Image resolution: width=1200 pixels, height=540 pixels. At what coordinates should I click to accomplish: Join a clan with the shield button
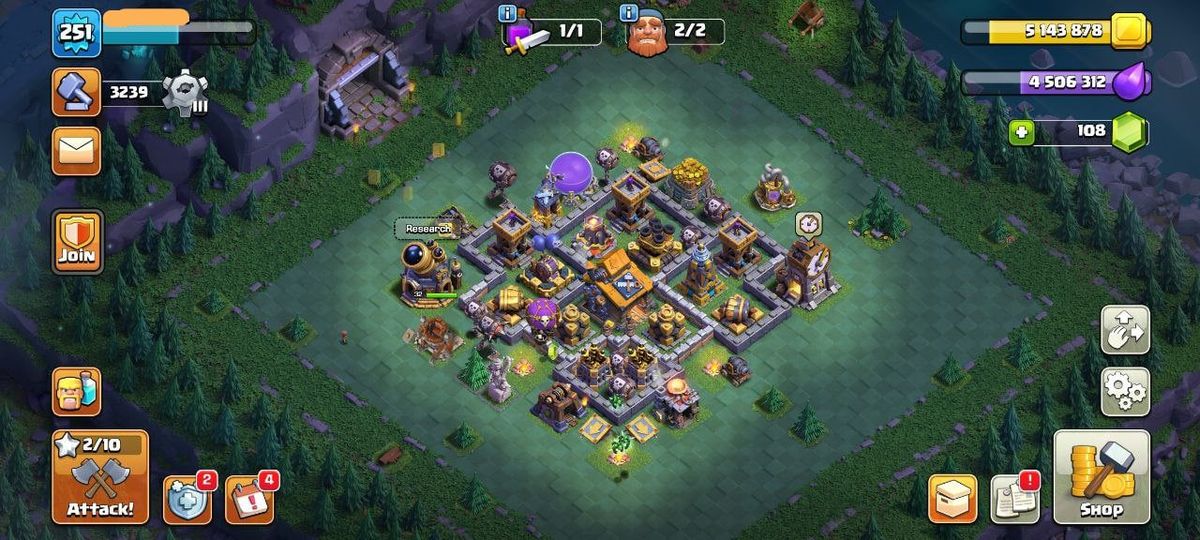tap(77, 242)
